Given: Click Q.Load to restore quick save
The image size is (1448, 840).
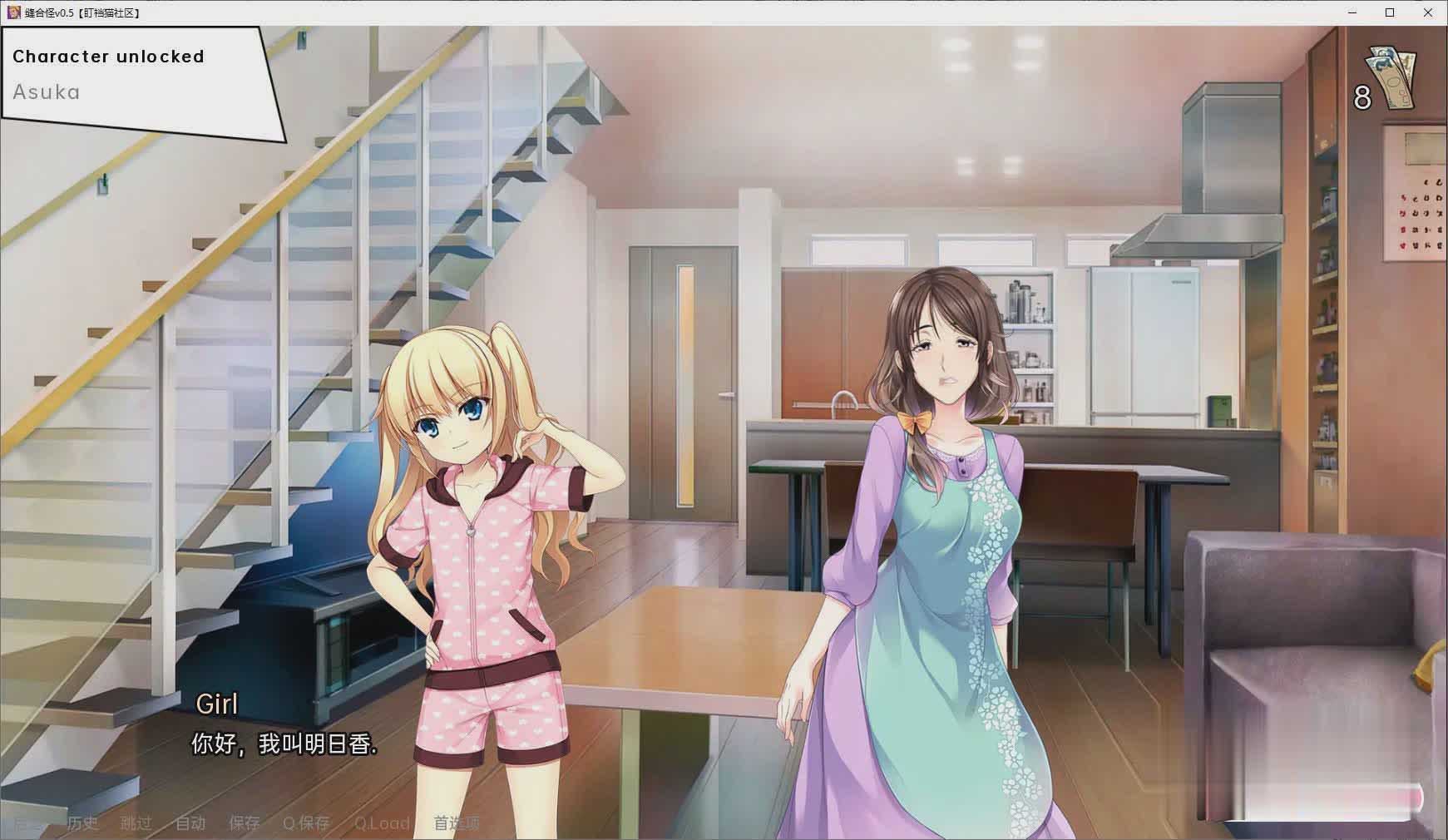Looking at the screenshot, I should [x=383, y=823].
